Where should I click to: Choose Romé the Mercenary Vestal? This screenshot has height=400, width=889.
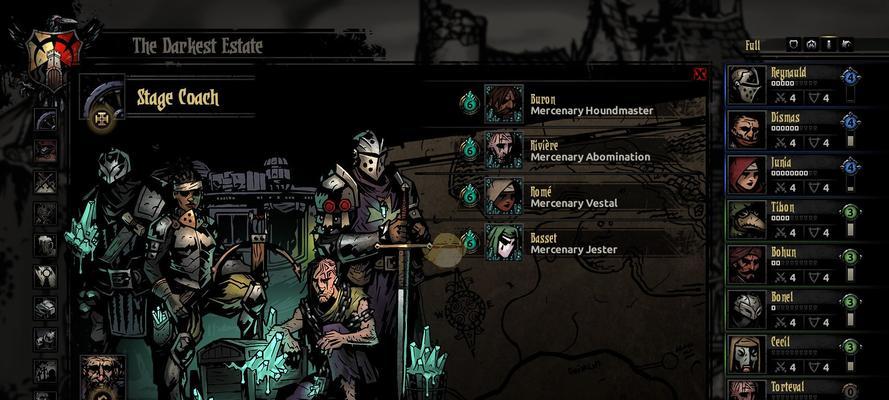[505, 196]
